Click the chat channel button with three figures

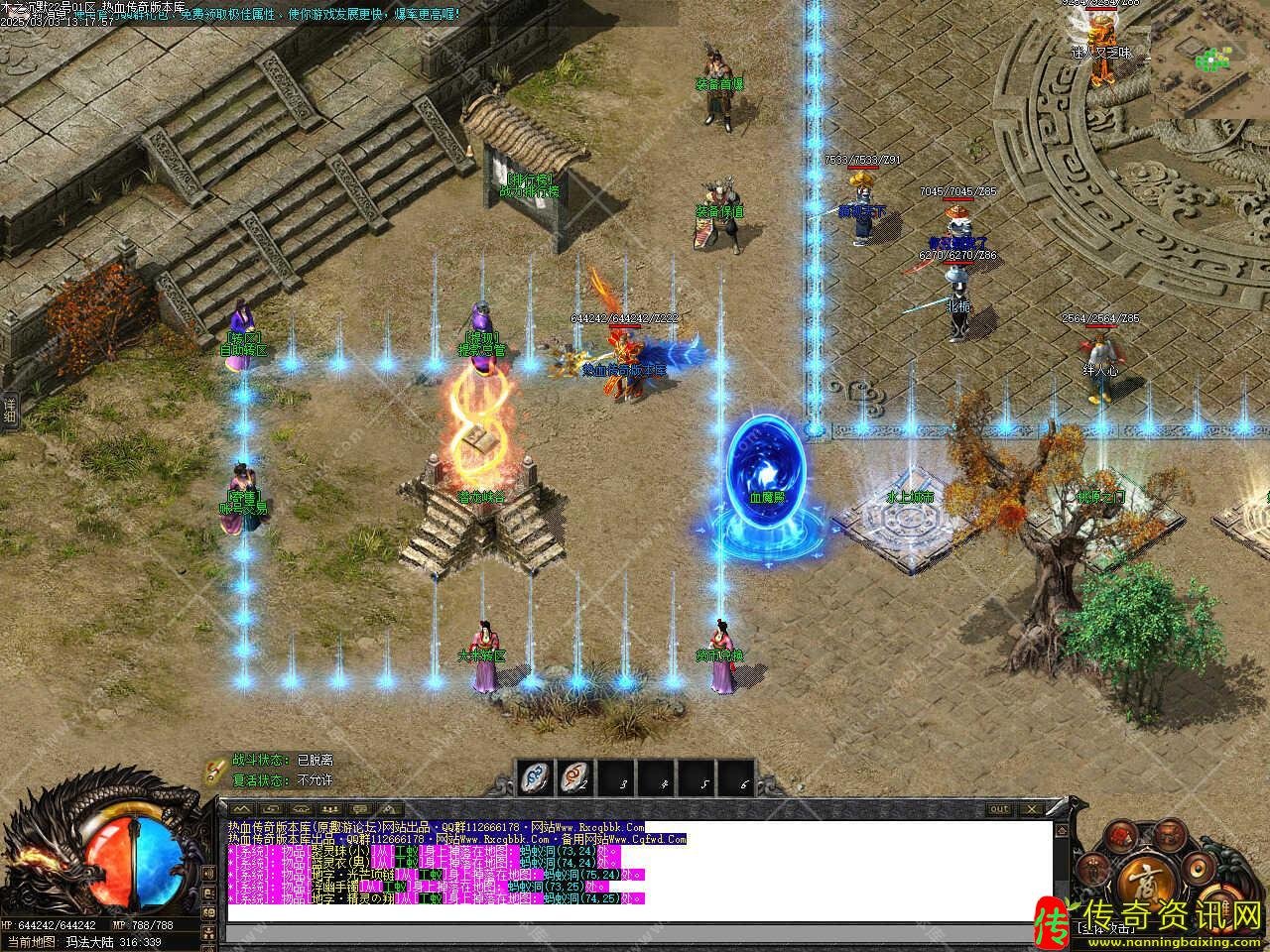click(328, 809)
